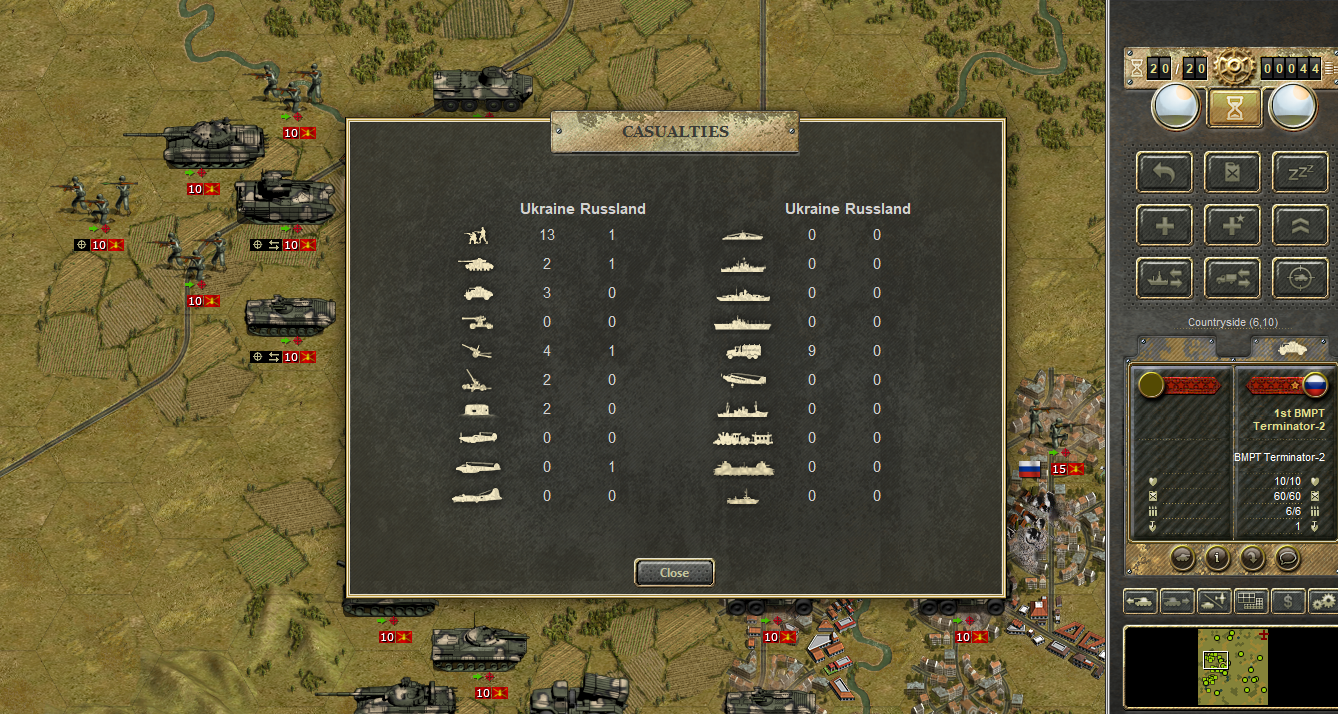Image resolution: width=1338 pixels, height=714 pixels.
Task: Open settings with the double-gear icon
Action: tap(1323, 601)
